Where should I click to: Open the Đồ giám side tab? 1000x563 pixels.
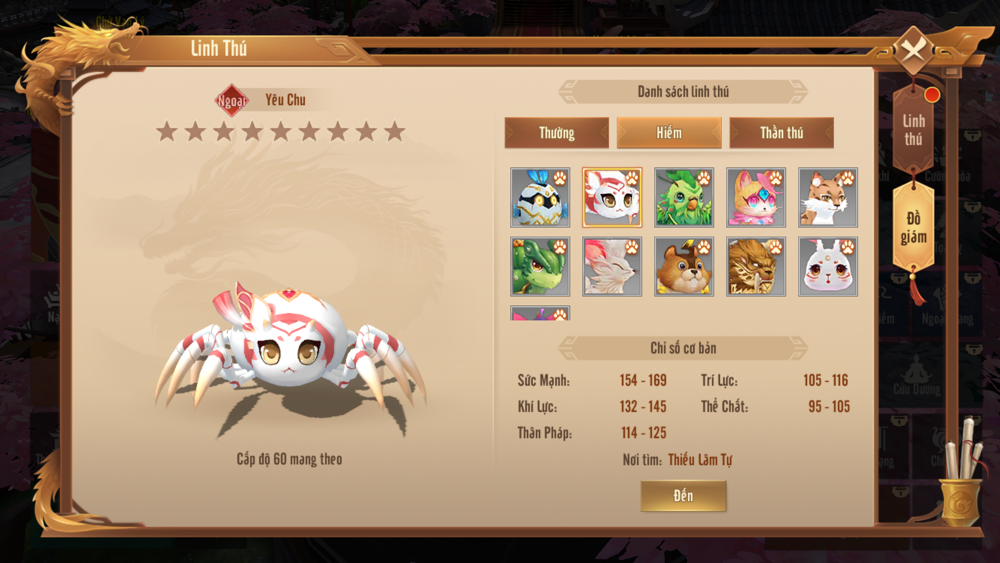[913, 229]
